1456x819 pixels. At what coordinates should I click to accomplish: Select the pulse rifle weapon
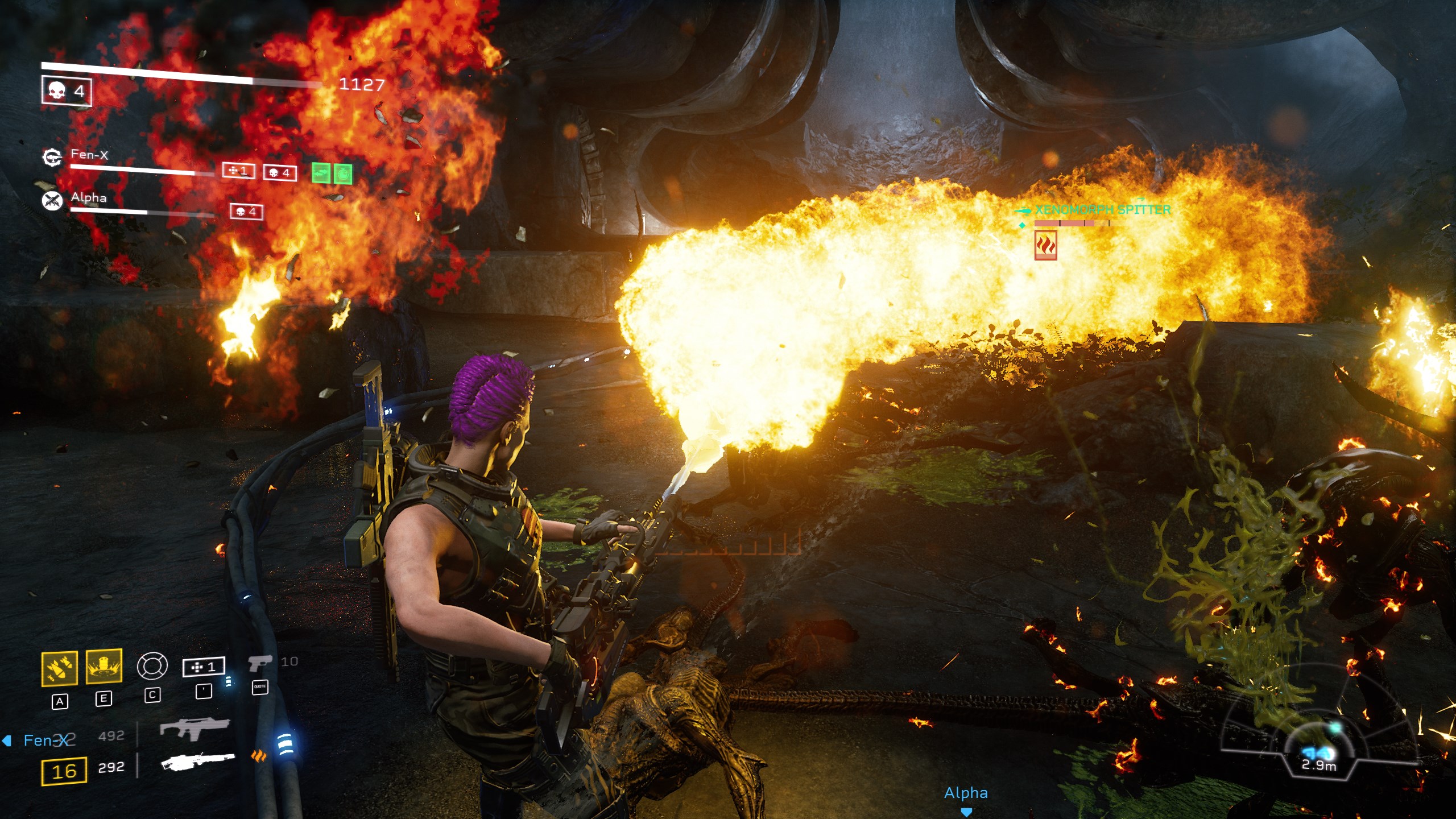[x=194, y=729]
